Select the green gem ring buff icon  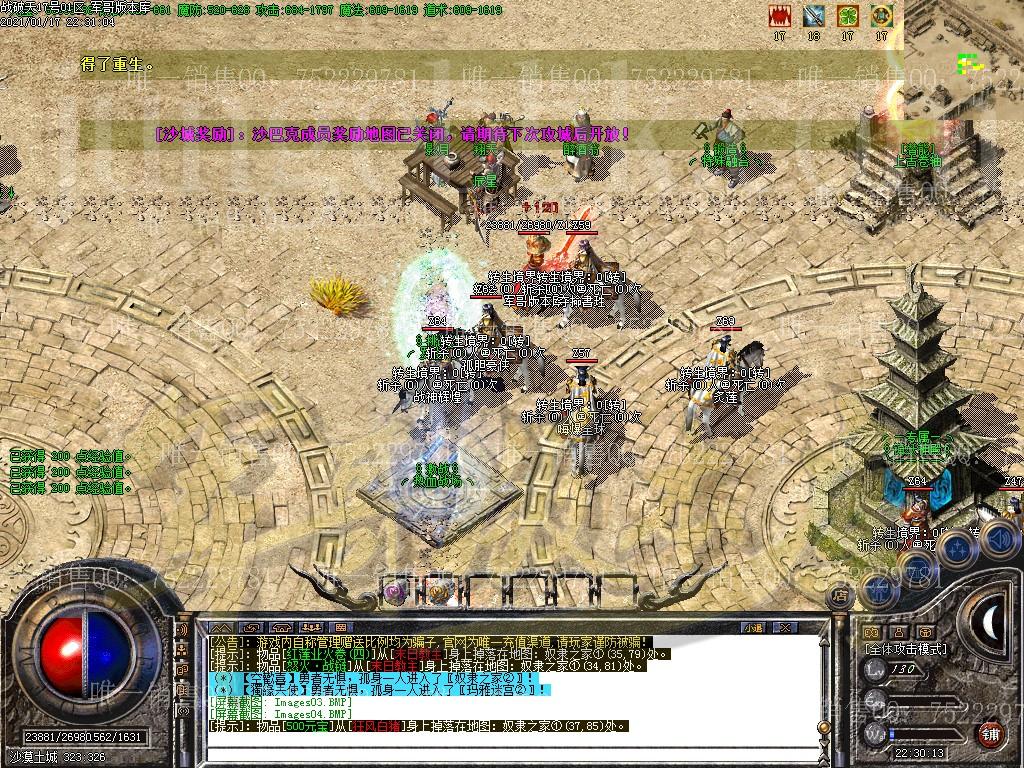(x=881, y=16)
